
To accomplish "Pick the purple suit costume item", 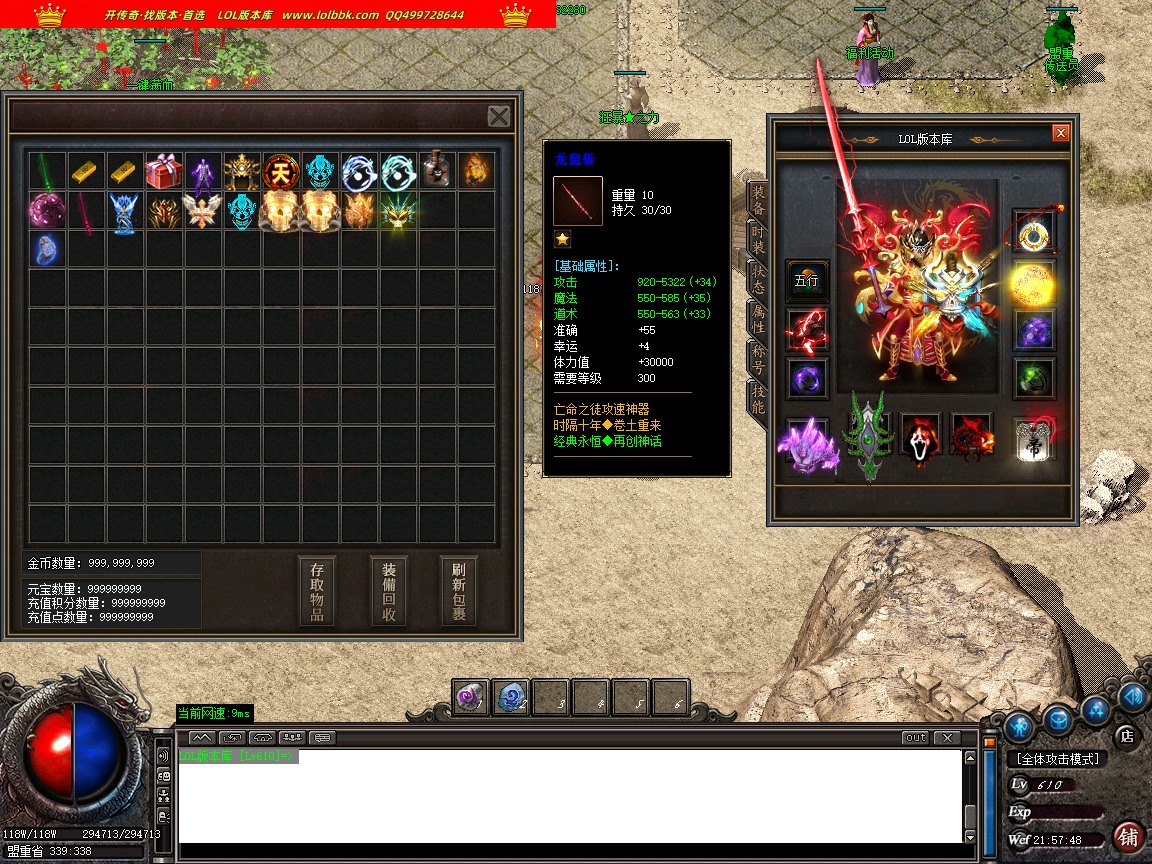I will [203, 171].
